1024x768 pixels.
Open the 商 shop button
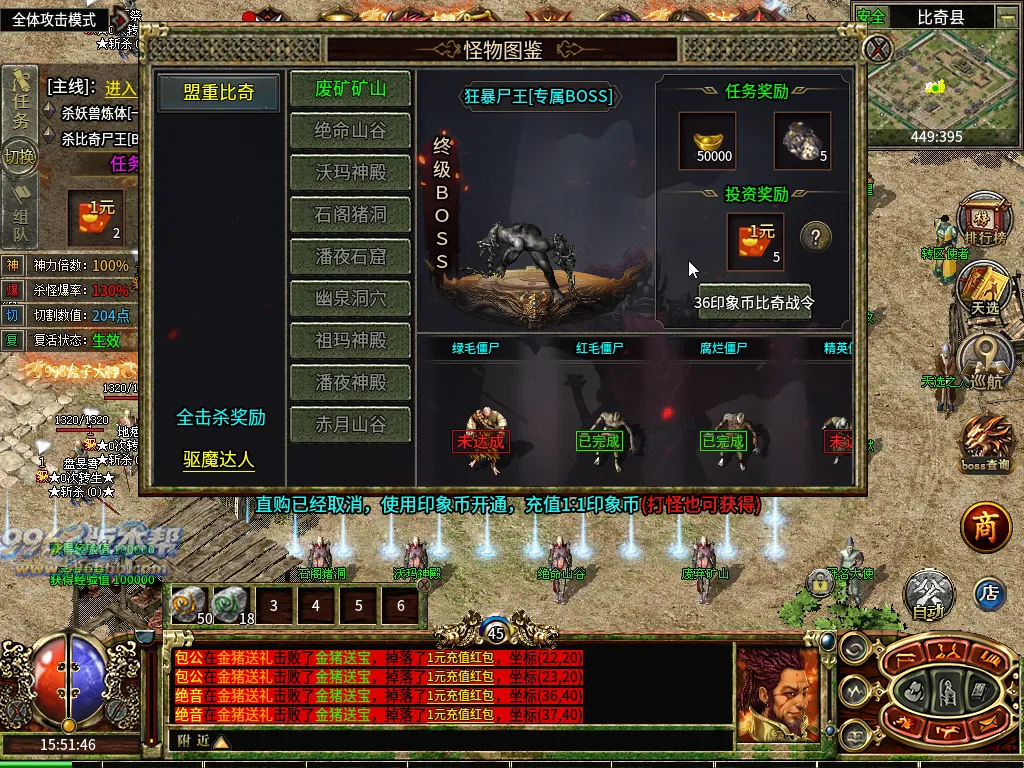[x=986, y=529]
